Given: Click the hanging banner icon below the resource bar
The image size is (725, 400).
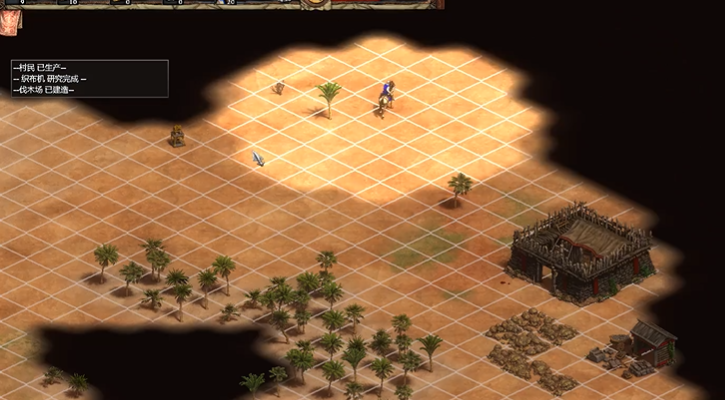Looking at the screenshot, I should point(11,19).
